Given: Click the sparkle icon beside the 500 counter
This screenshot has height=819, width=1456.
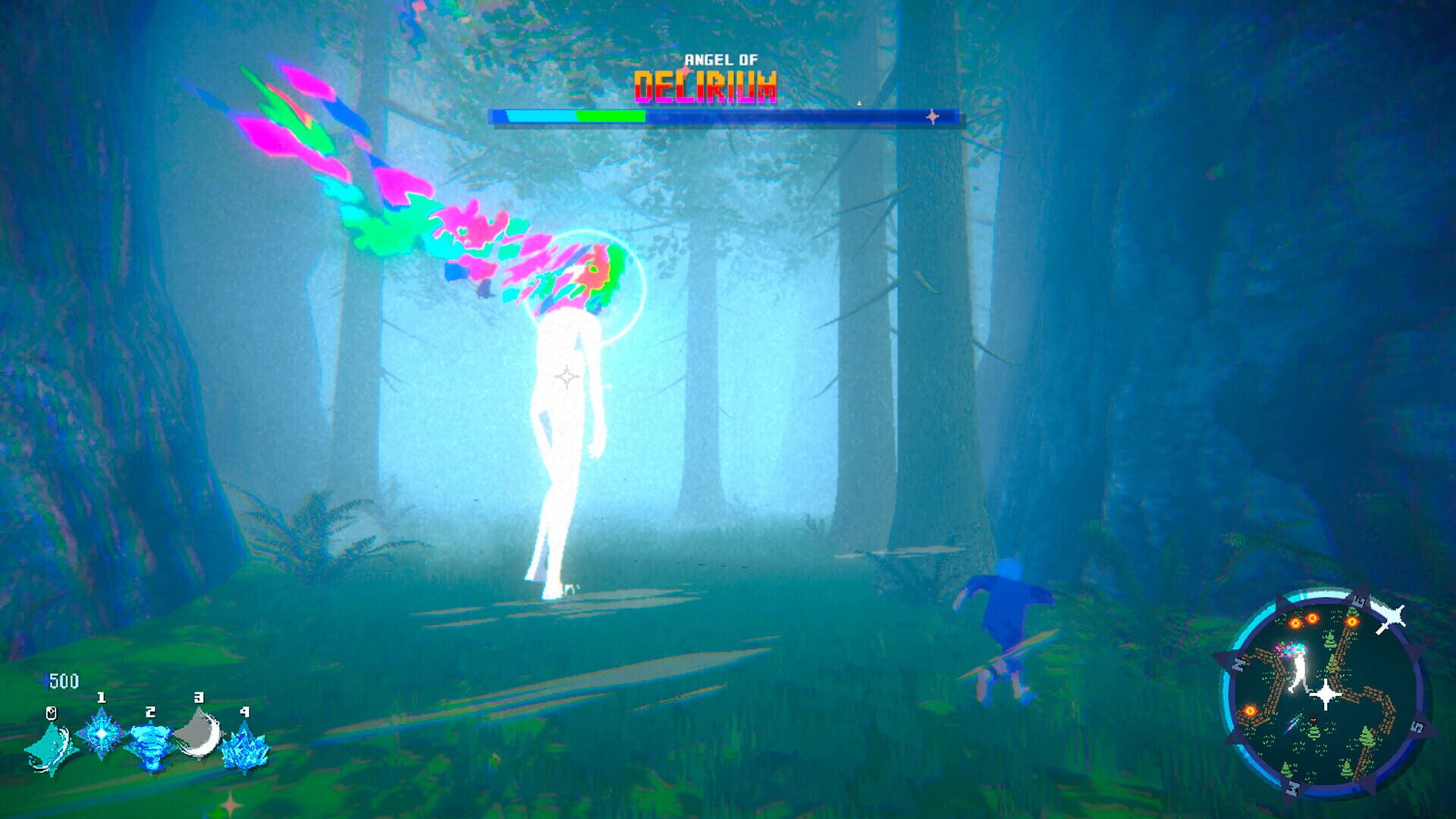Looking at the screenshot, I should [x=45, y=680].
